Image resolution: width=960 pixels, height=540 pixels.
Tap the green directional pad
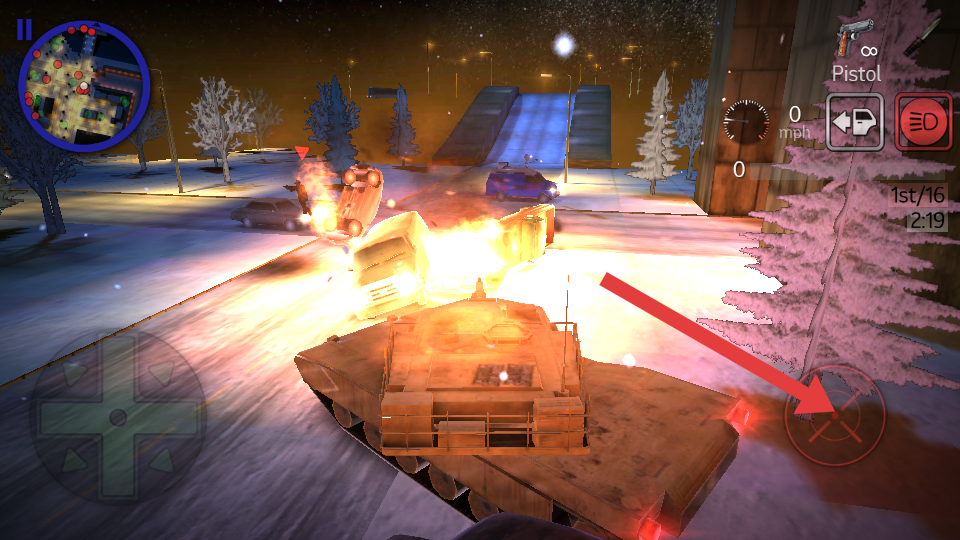(x=117, y=415)
